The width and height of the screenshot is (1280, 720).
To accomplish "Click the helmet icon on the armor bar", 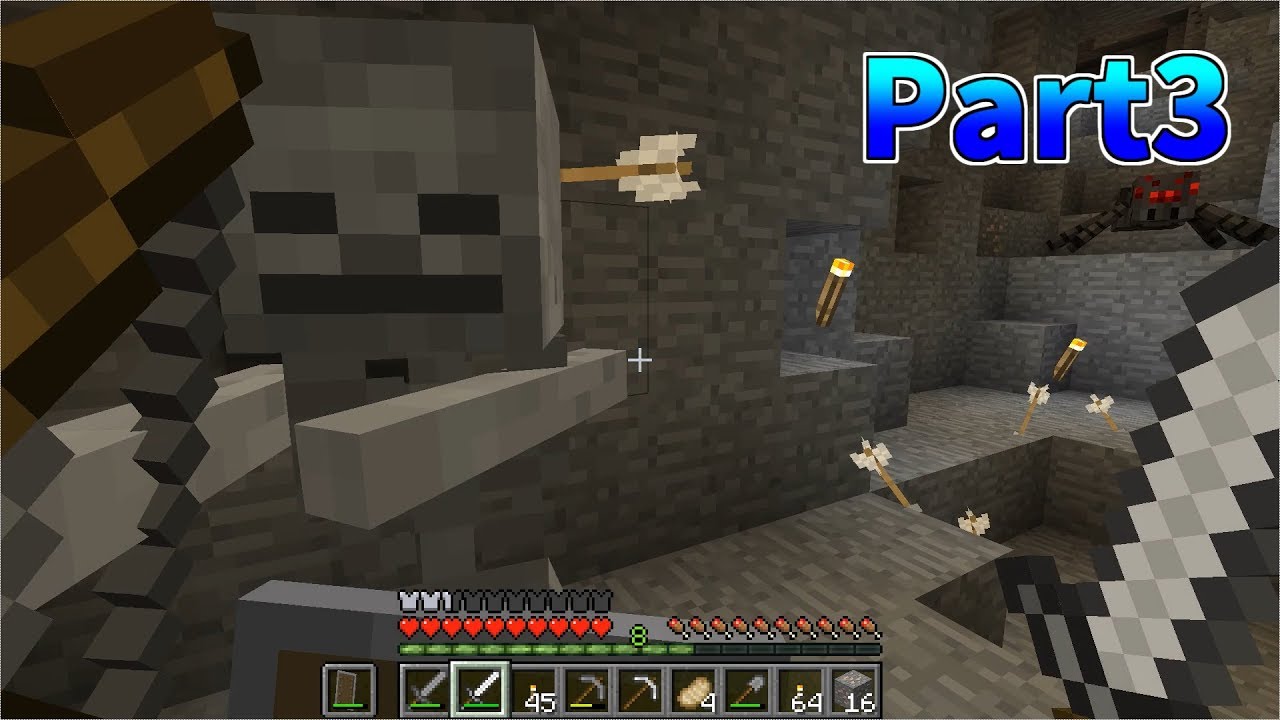I will tap(408, 601).
